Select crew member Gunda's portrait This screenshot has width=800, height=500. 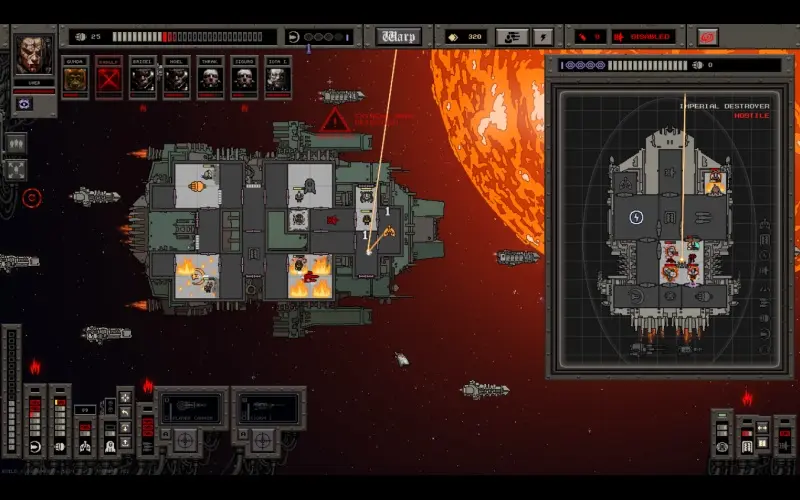point(76,77)
